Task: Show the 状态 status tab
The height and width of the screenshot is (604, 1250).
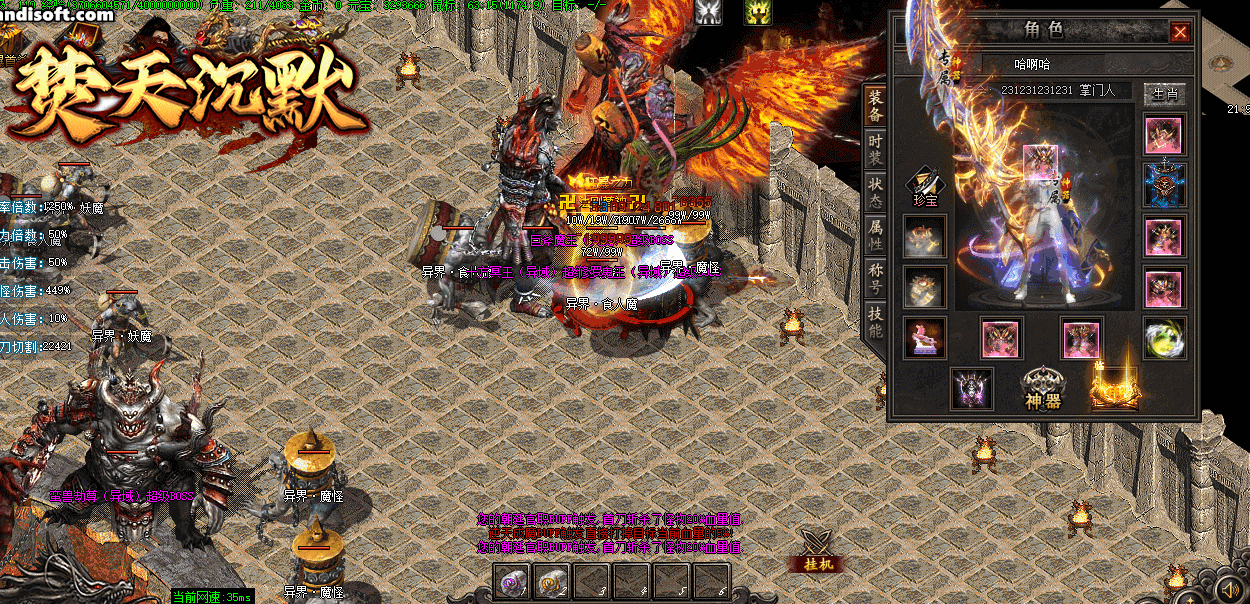Action: [875, 191]
